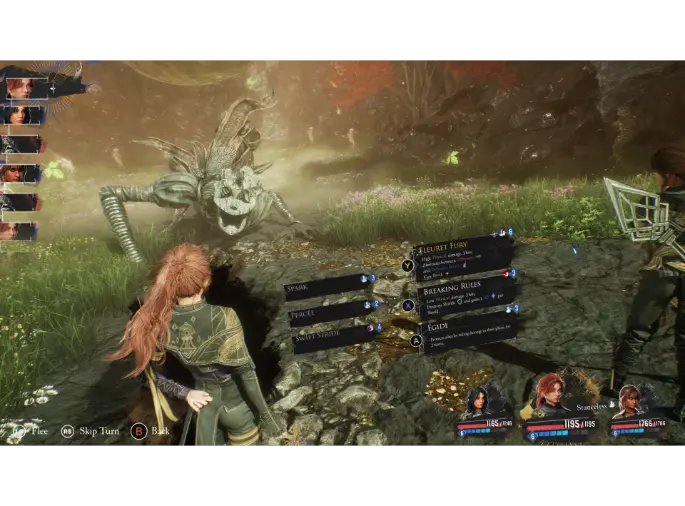Go back with the Back option
Image resolution: width=685 pixels, height=506 pixels.
coord(158,431)
